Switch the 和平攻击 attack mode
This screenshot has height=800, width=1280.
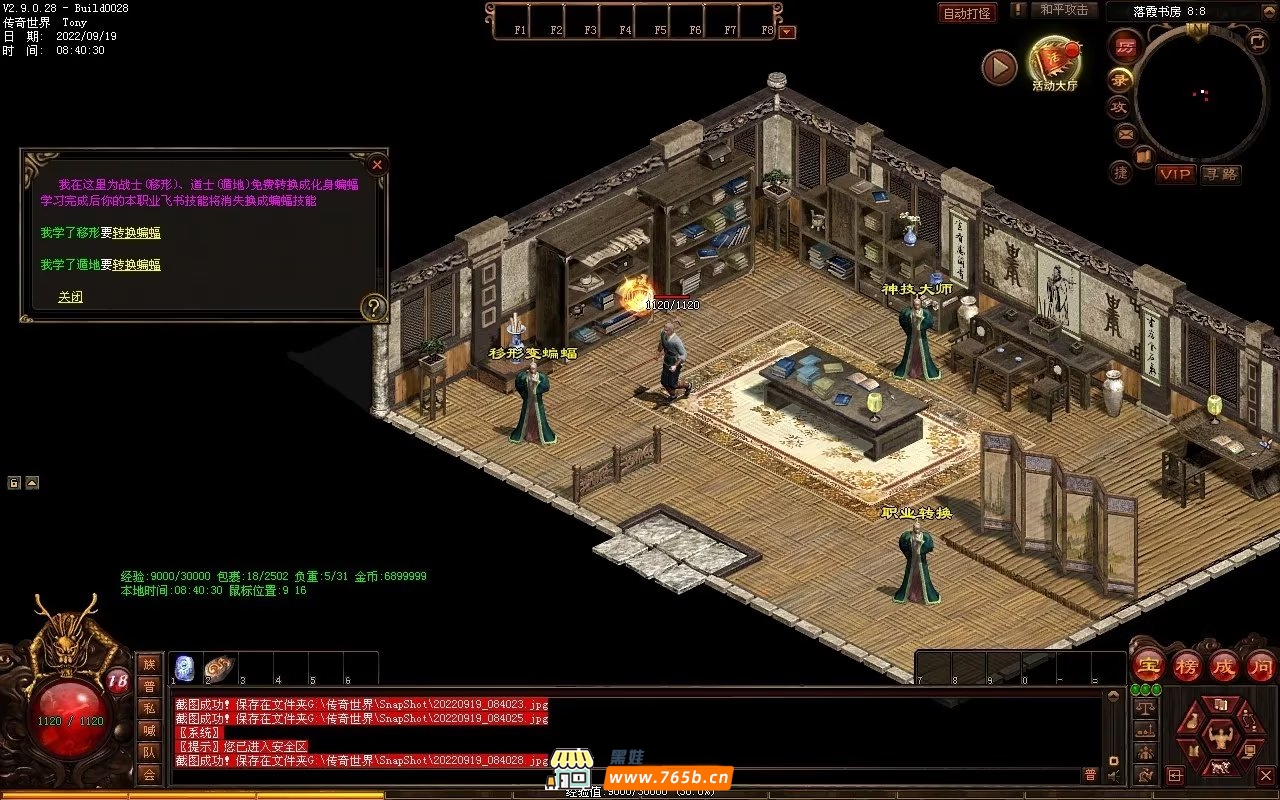1063,10
